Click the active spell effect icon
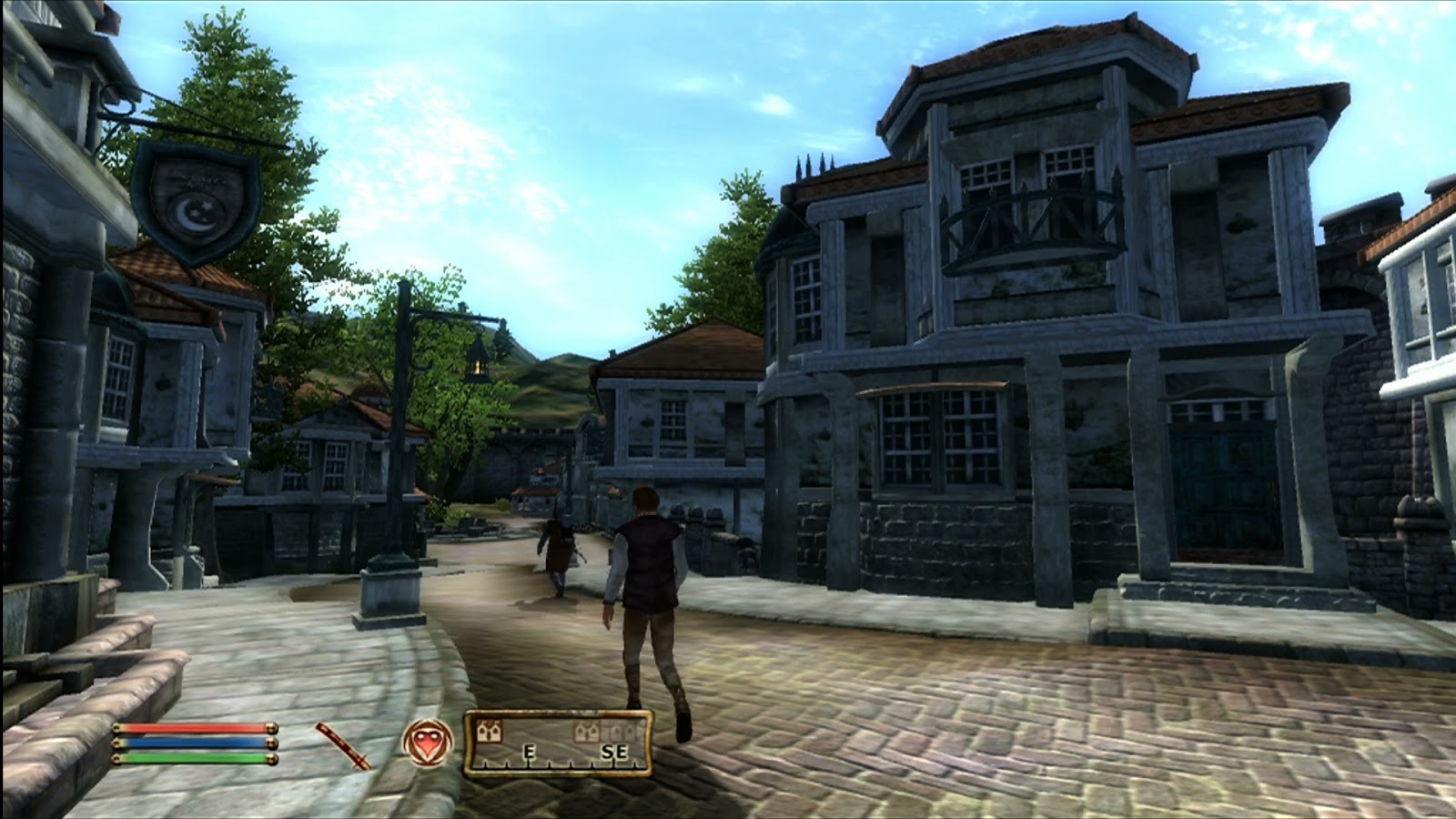Image resolution: width=1456 pixels, height=819 pixels. pos(425,742)
